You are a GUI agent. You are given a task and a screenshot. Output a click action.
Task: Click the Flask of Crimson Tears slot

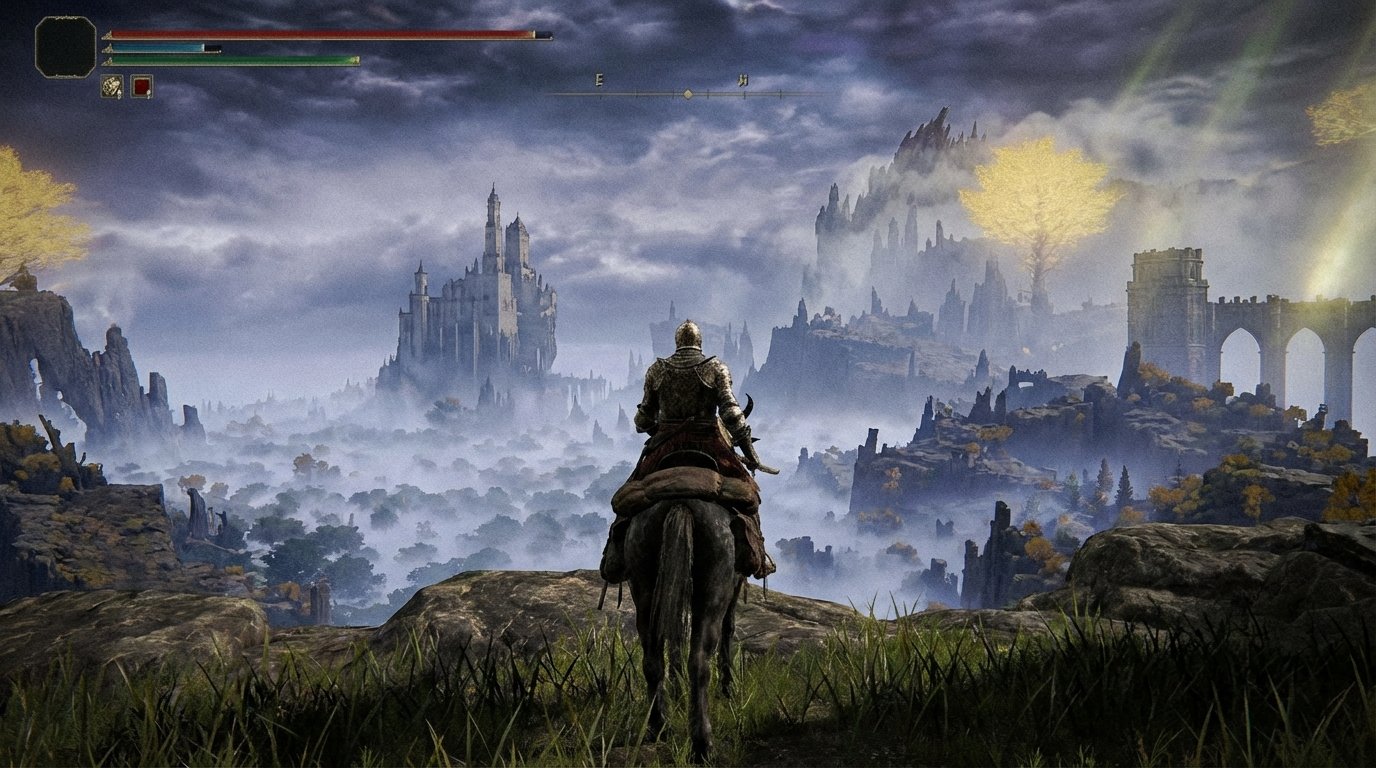pos(141,85)
